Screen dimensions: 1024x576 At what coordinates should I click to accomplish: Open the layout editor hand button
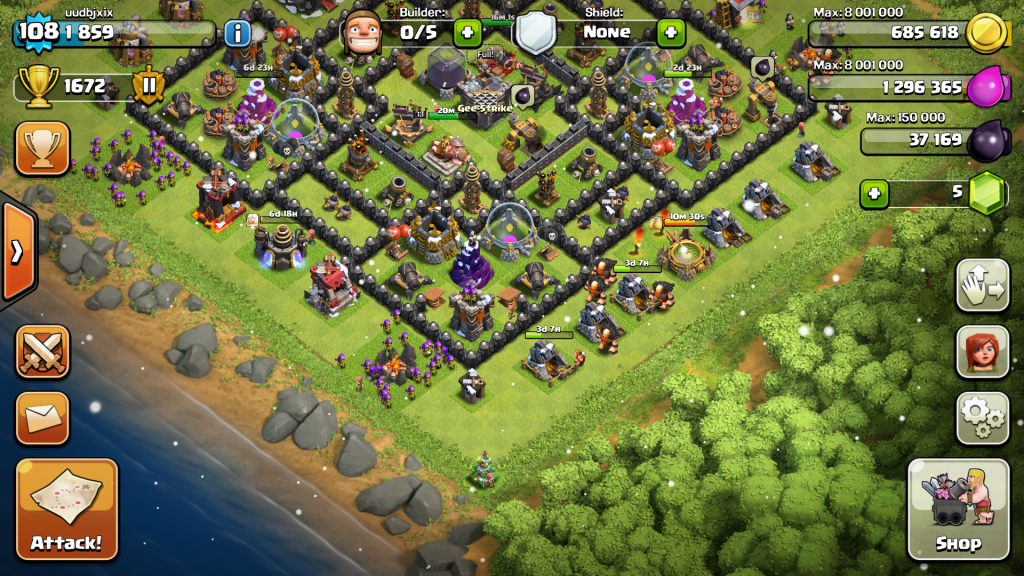coord(982,285)
